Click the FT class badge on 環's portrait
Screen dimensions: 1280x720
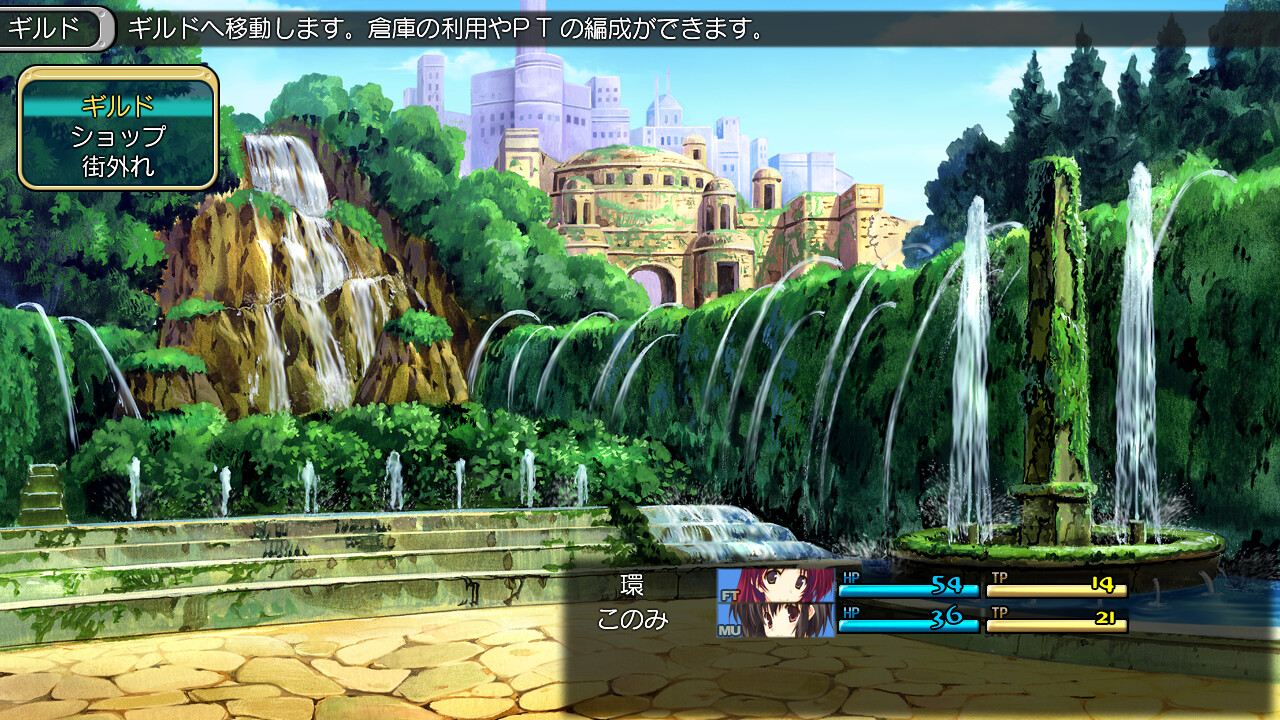pos(730,594)
